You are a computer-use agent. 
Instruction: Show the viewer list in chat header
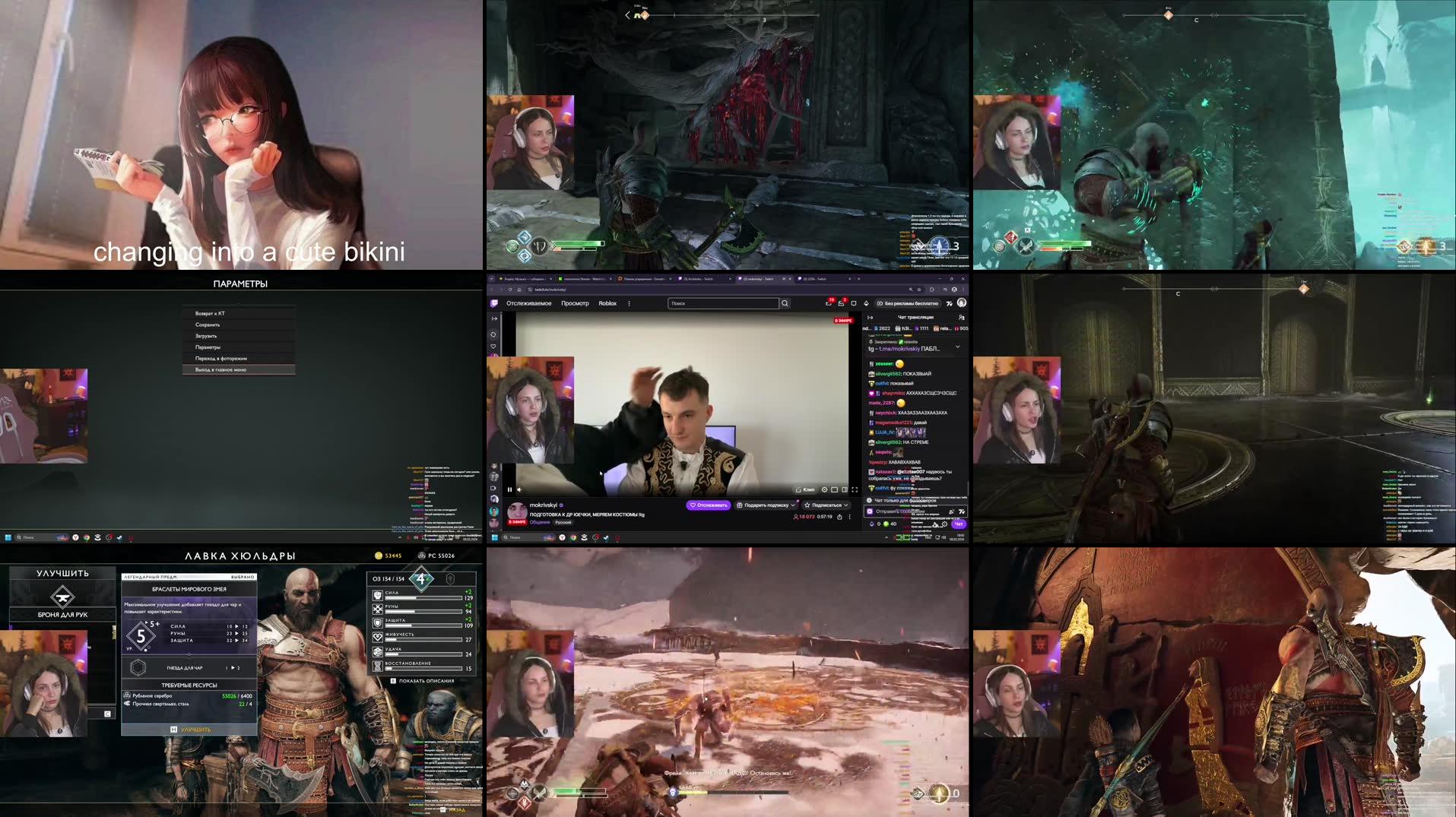tap(961, 317)
